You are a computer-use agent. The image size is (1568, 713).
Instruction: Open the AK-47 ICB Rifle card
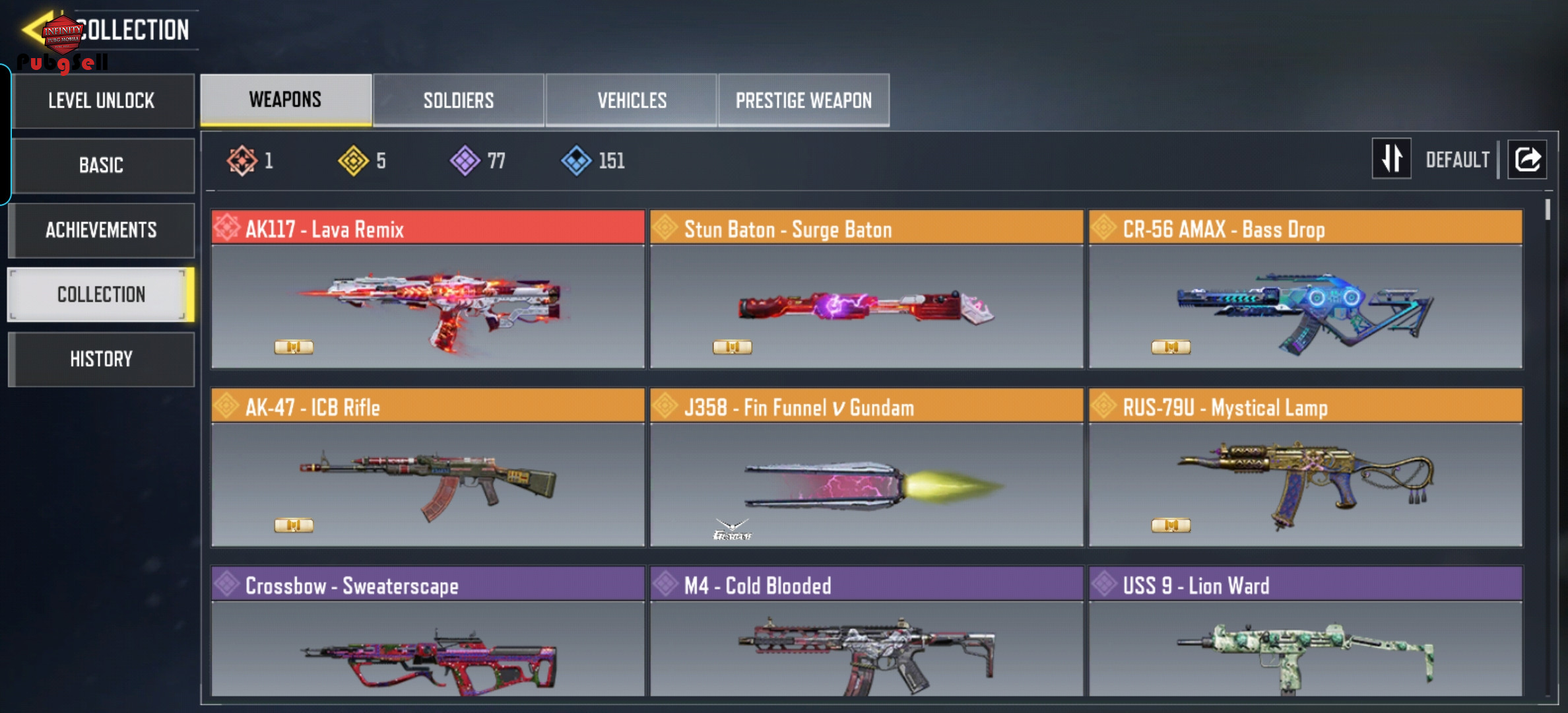(428, 467)
